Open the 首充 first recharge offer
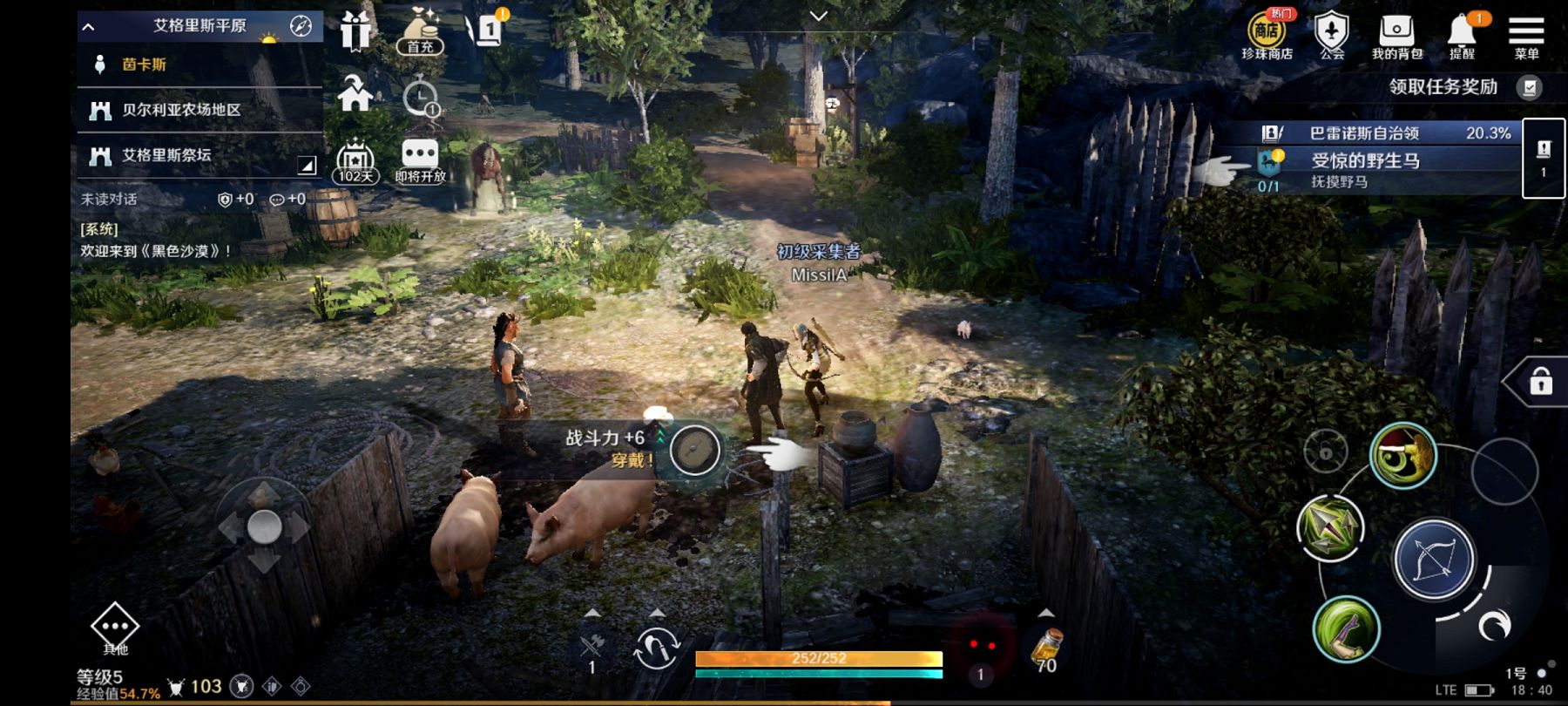This screenshot has width=1568, height=706. click(420, 31)
